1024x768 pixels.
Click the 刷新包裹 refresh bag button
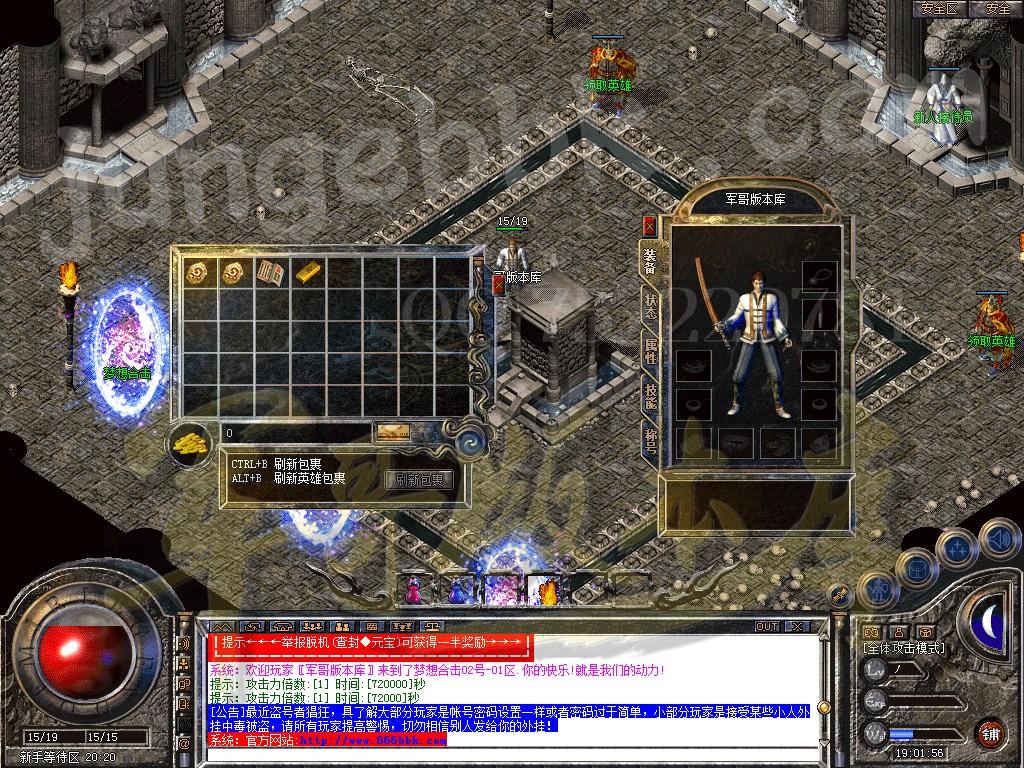click(x=419, y=480)
